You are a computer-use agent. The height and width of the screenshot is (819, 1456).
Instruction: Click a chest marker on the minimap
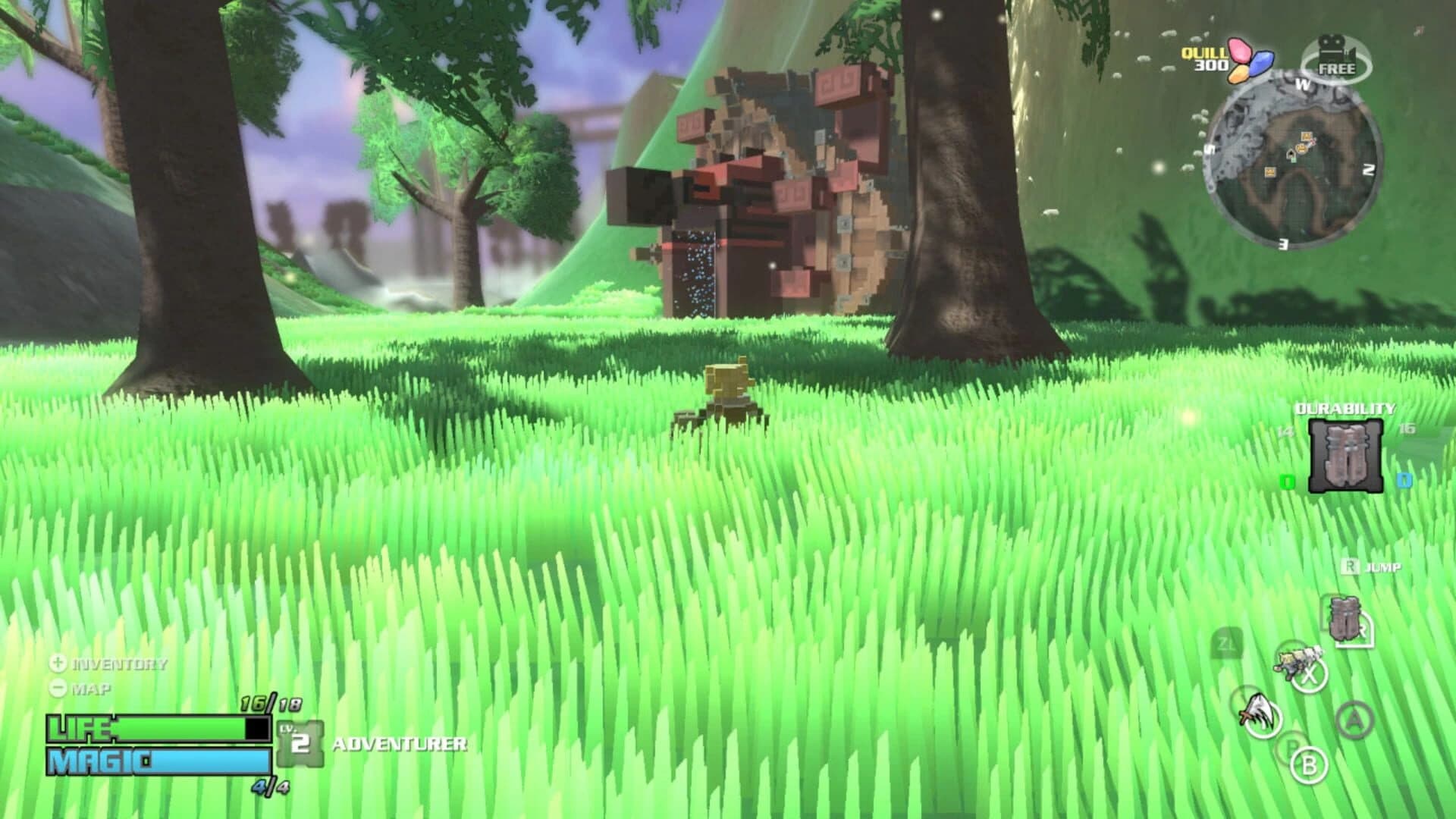point(1305,136)
